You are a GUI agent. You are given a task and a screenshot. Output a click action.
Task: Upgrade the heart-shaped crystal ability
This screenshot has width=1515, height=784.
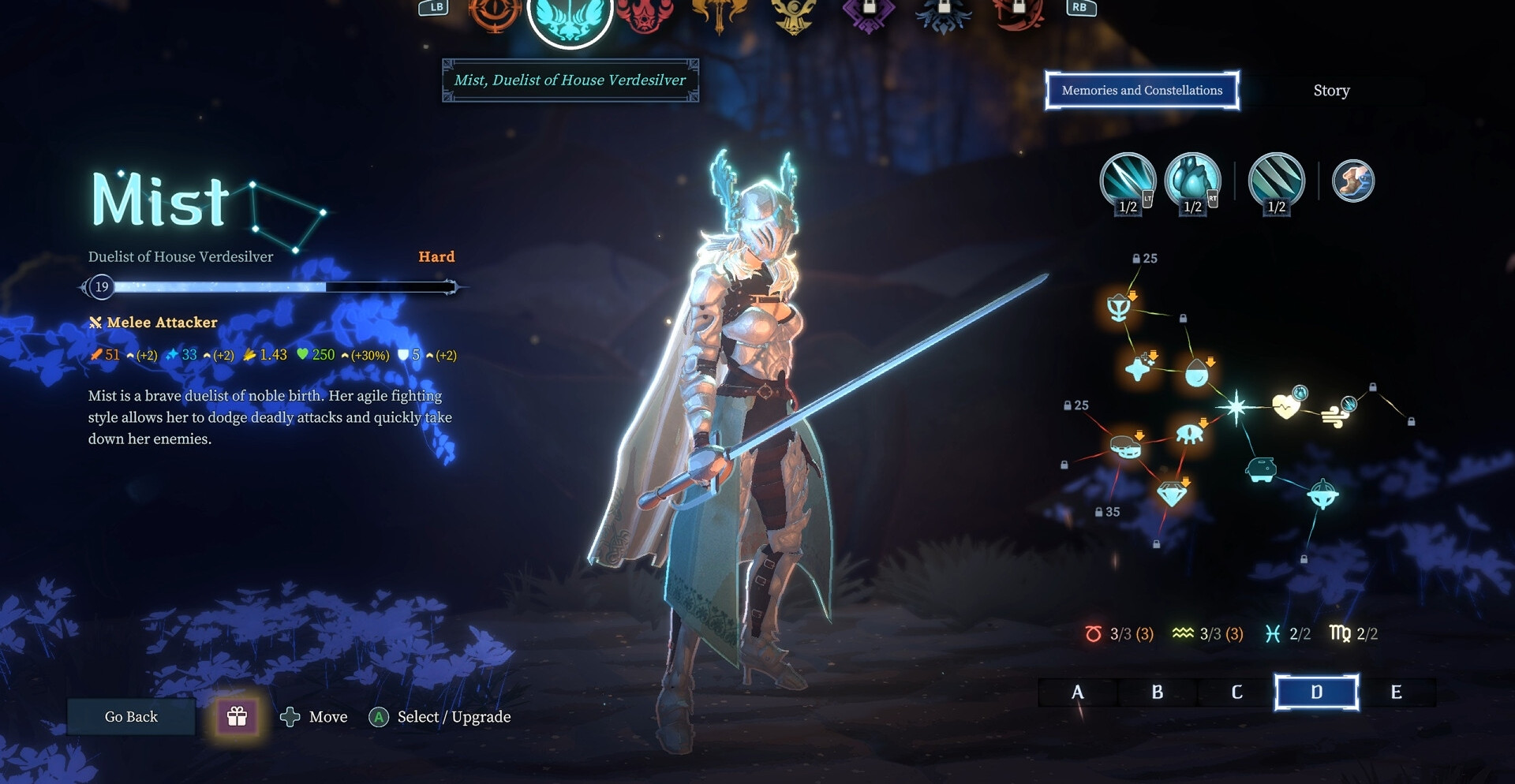click(x=1192, y=181)
